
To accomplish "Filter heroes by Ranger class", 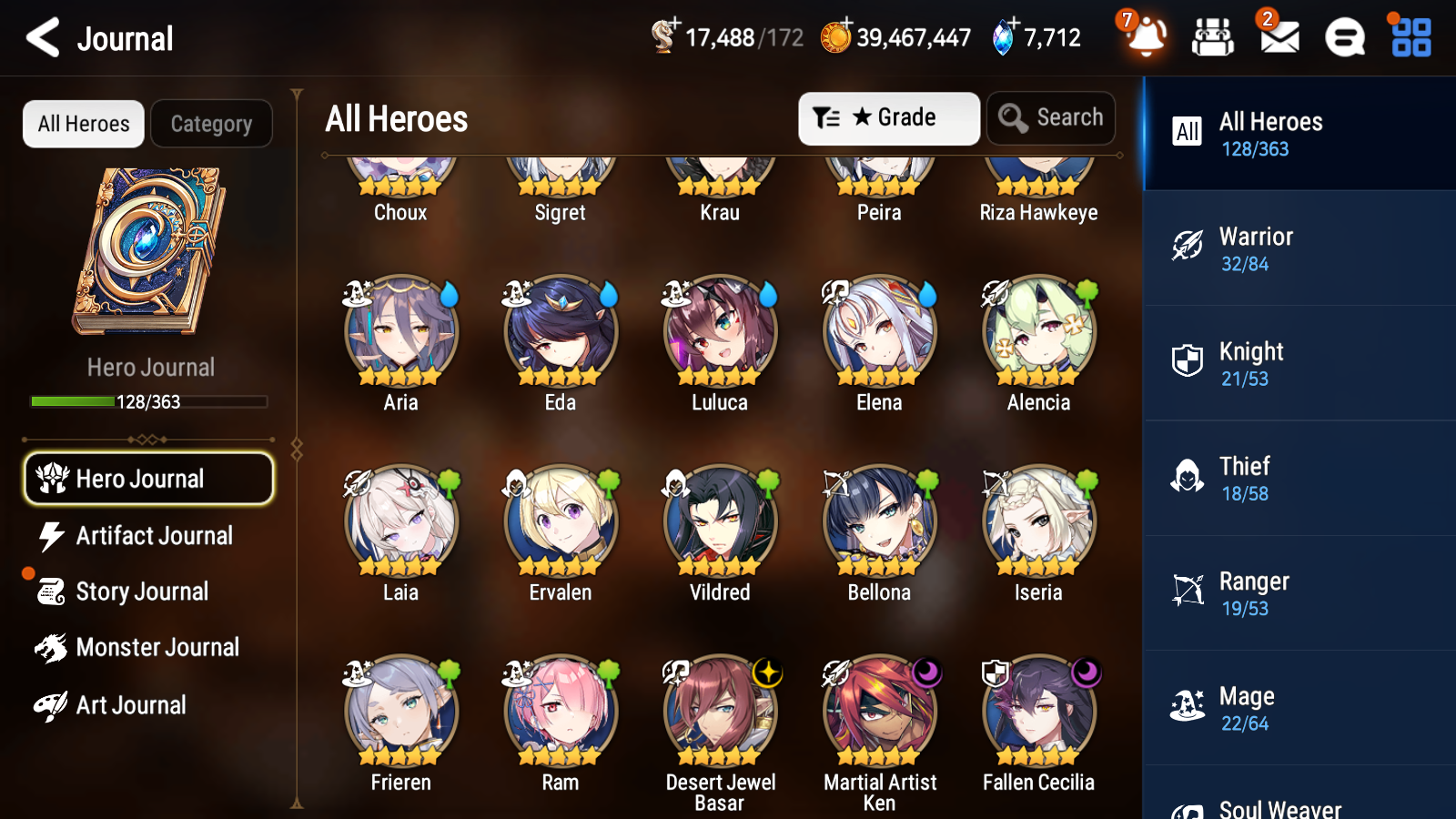I will click(x=1188, y=591).
